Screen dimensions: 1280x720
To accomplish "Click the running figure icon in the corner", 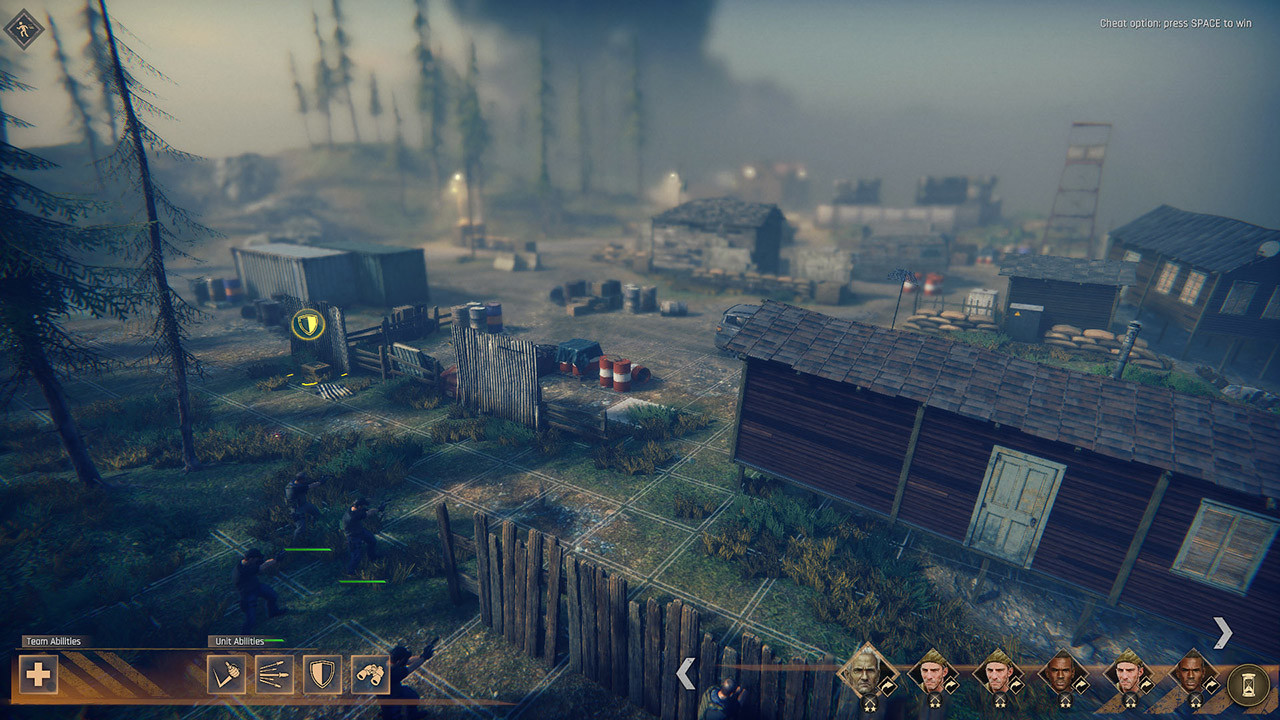I will (x=24, y=28).
